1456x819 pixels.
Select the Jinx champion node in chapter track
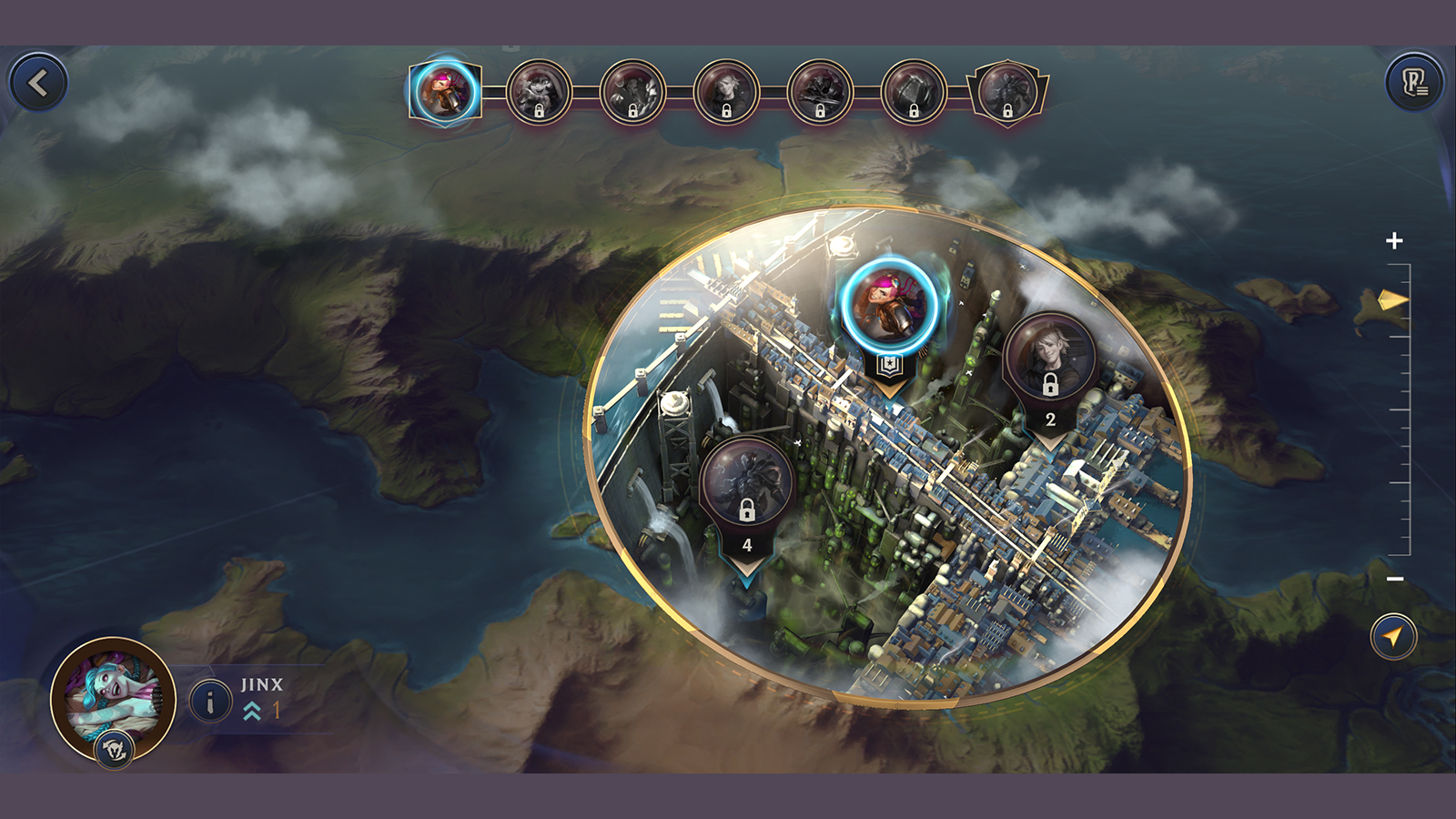446,91
